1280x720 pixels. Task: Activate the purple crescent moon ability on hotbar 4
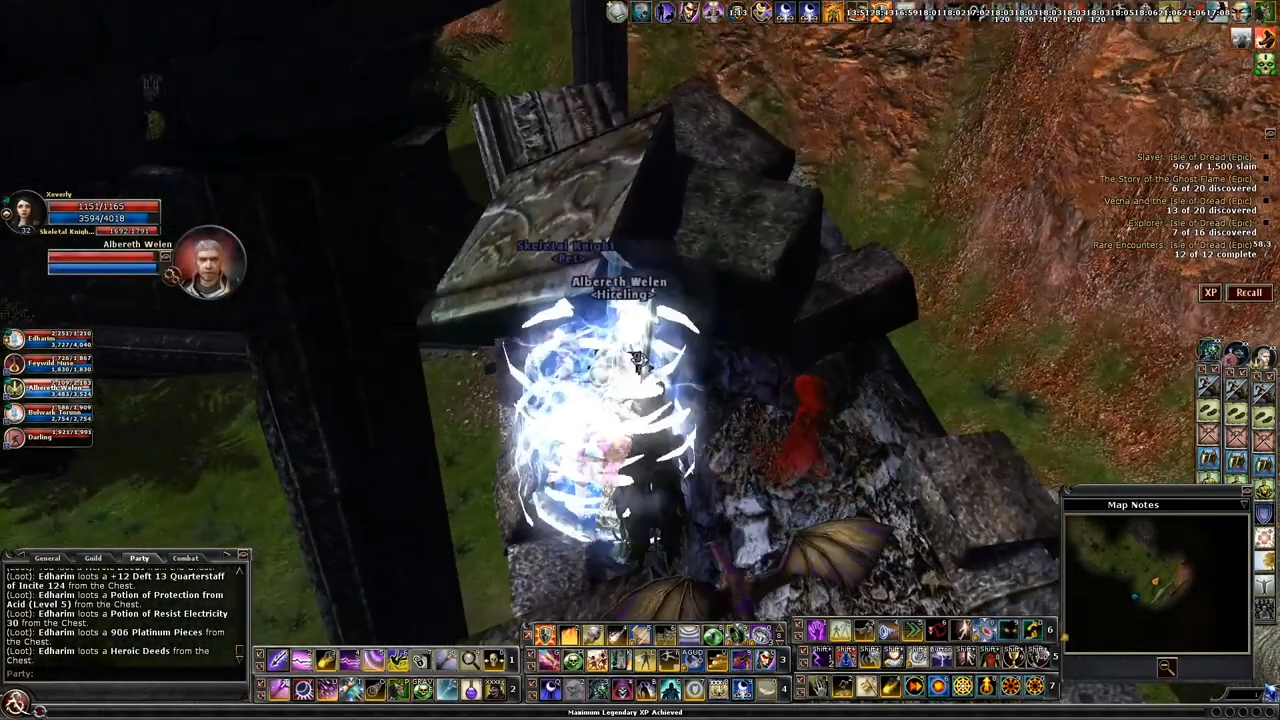[x=549, y=688]
